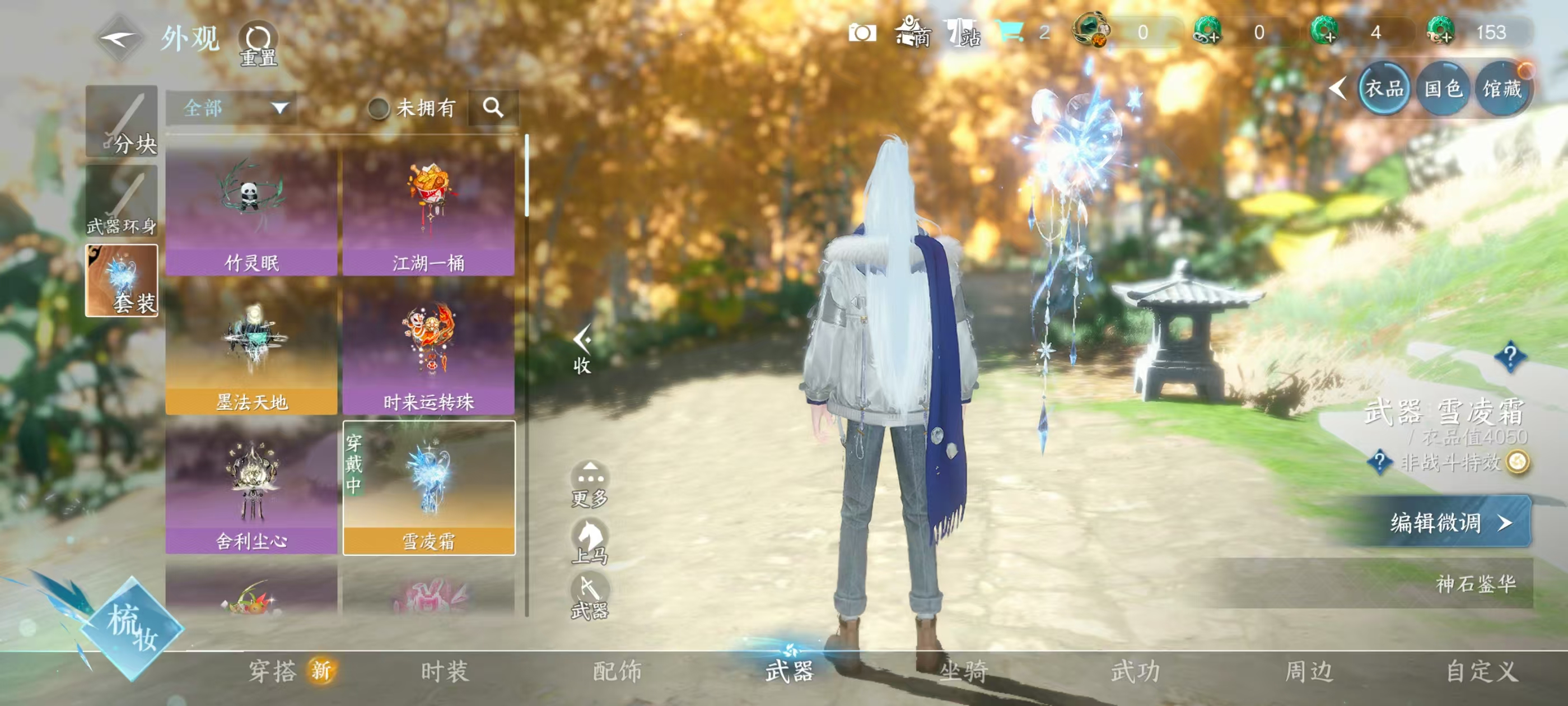
Task: Go back using the top-left arrow
Action: (x=120, y=40)
